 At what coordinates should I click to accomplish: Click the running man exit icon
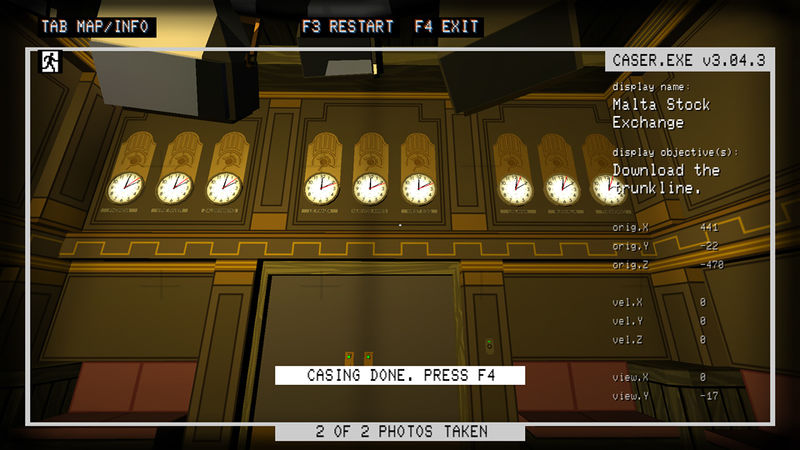point(48,62)
